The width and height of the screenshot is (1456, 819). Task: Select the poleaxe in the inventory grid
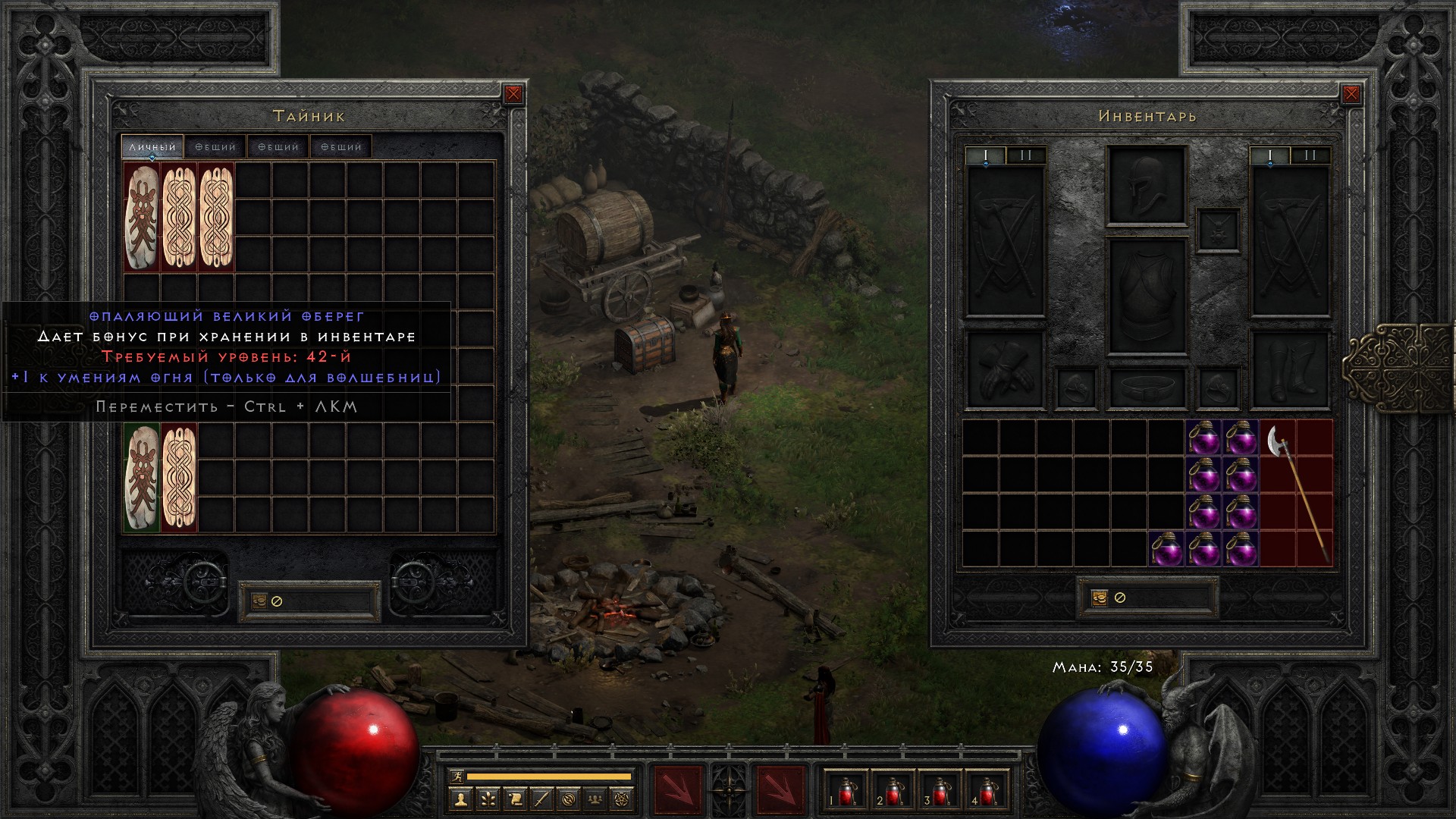[1296, 491]
